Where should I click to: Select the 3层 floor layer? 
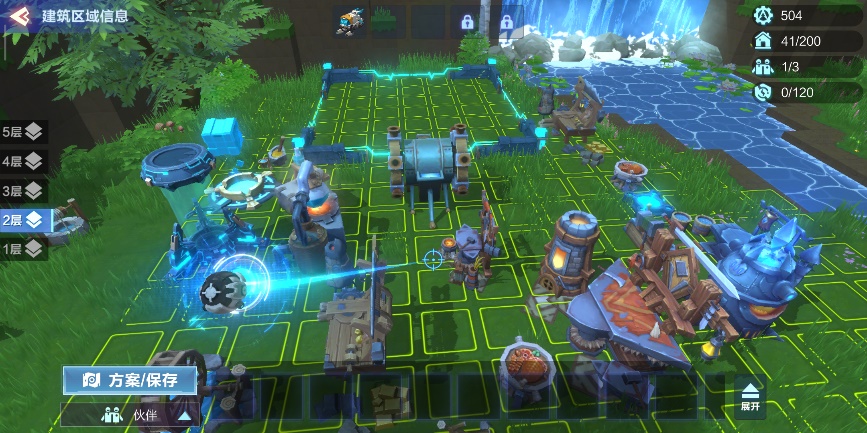click(x=23, y=190)
